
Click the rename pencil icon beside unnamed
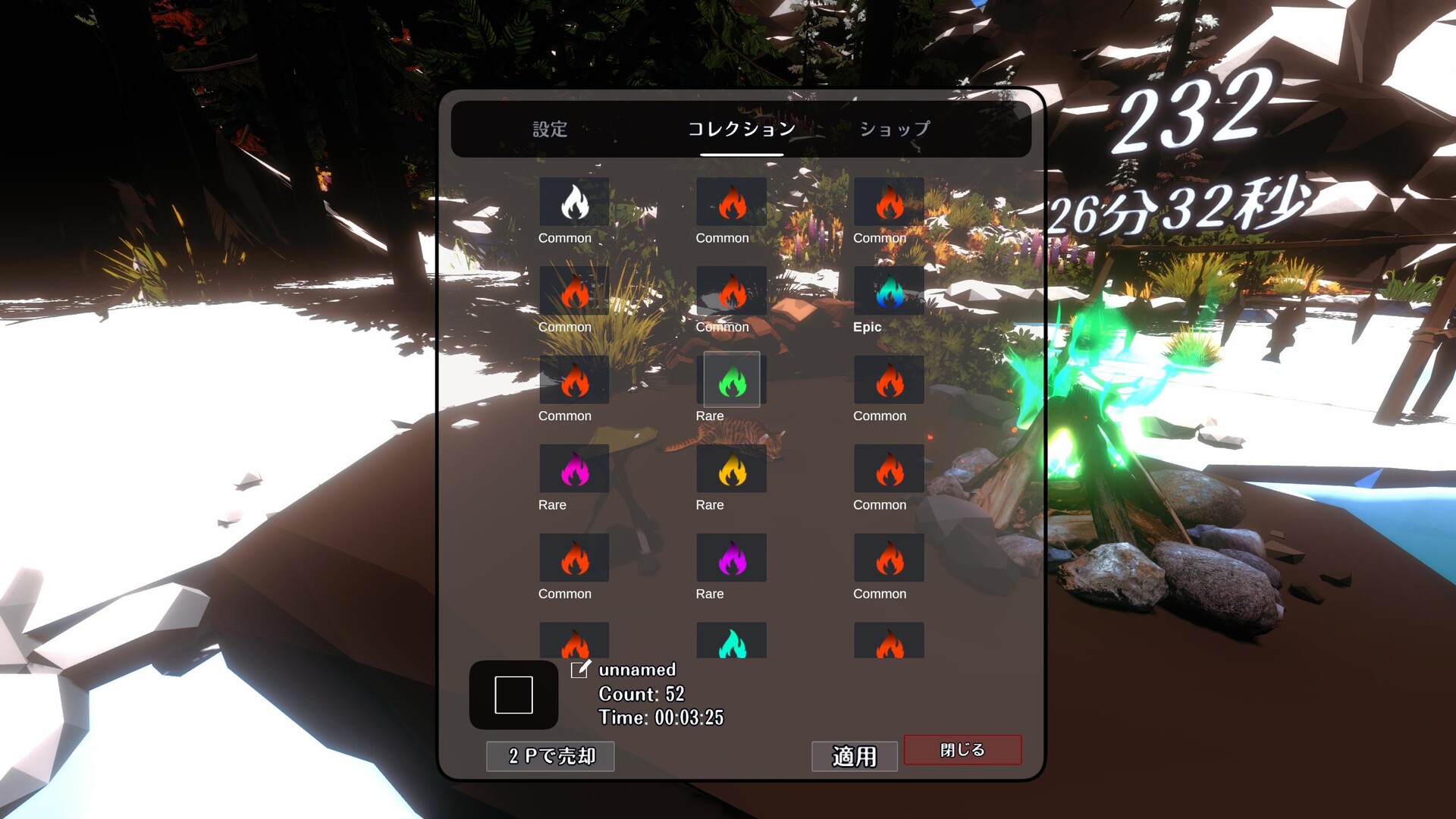[x=581, y=670]
